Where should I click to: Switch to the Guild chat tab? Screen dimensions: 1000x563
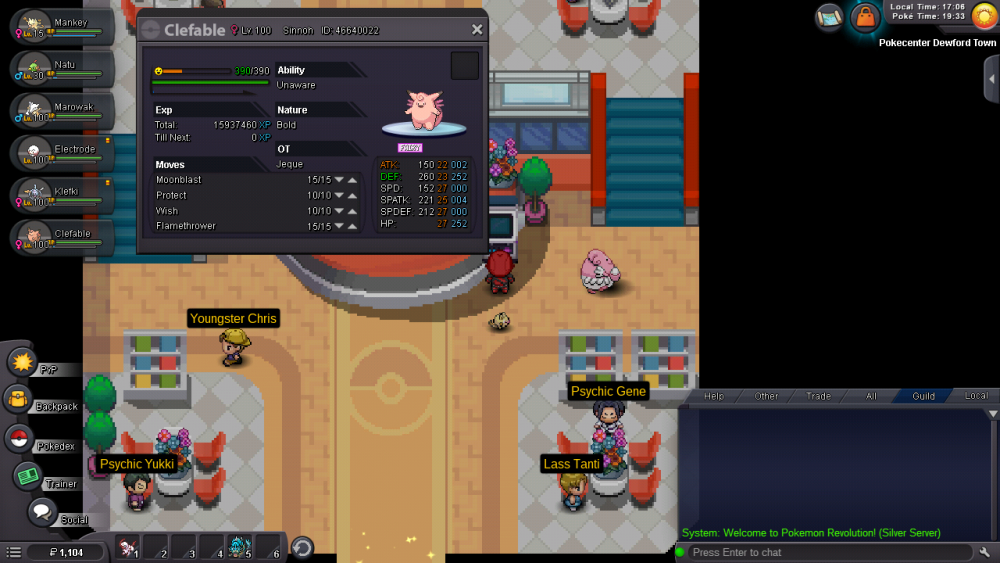click(923, 396)
